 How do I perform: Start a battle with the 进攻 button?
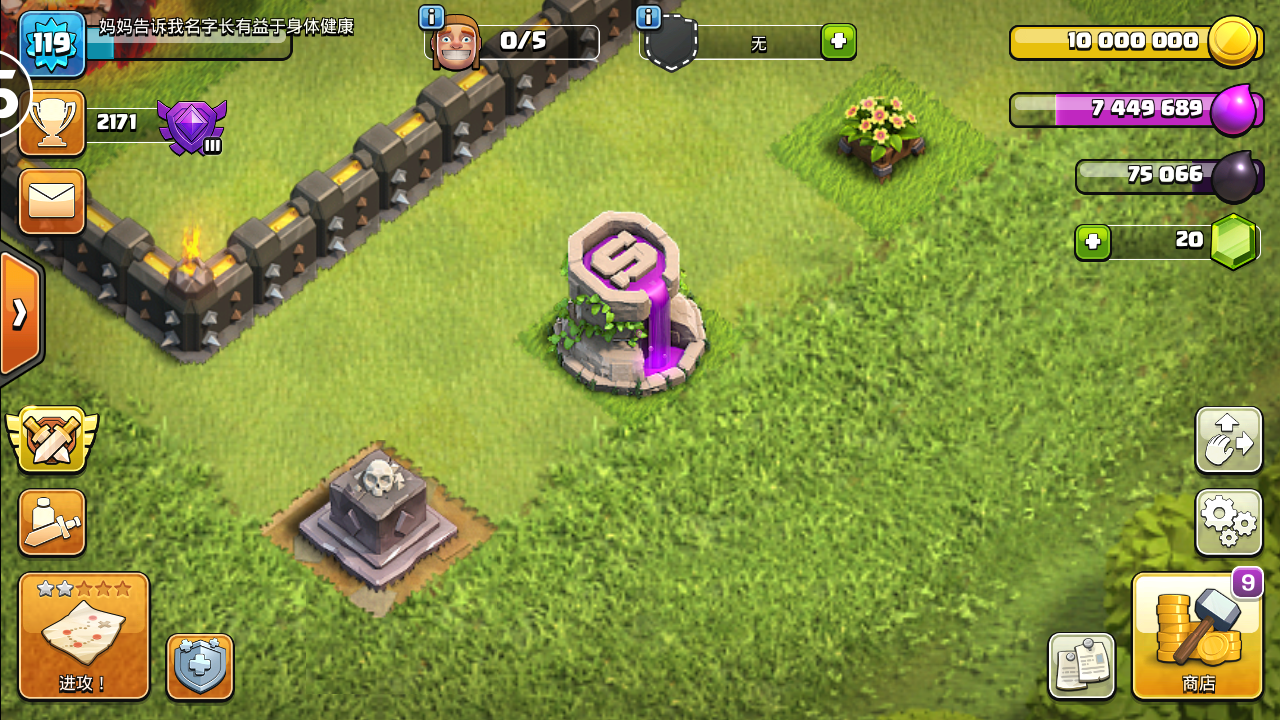[x=83, y=636]
